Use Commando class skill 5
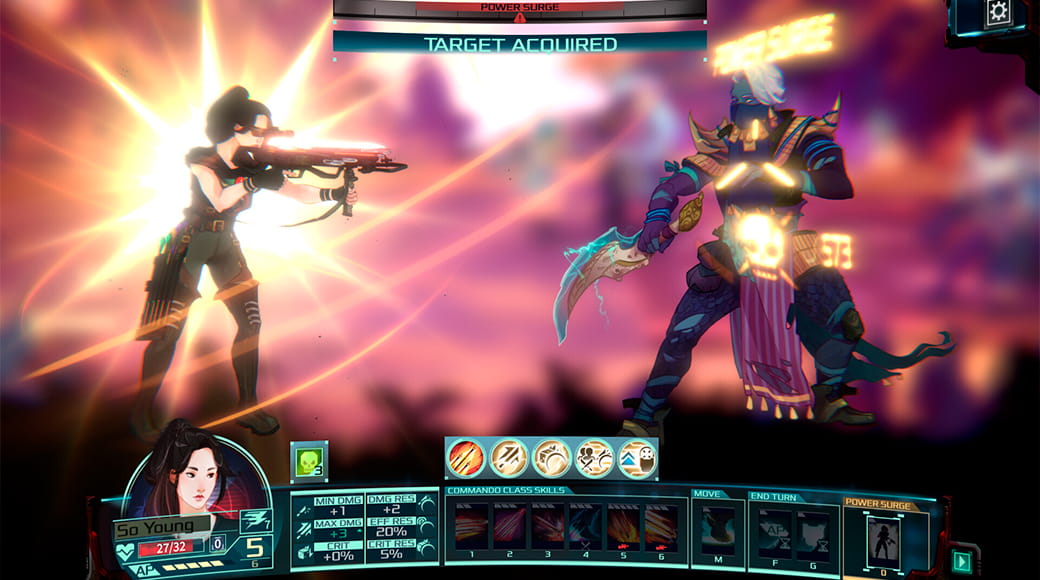The width and height of the screenshot is (1040, 580). pyautogui.click(x=623, y=525)
